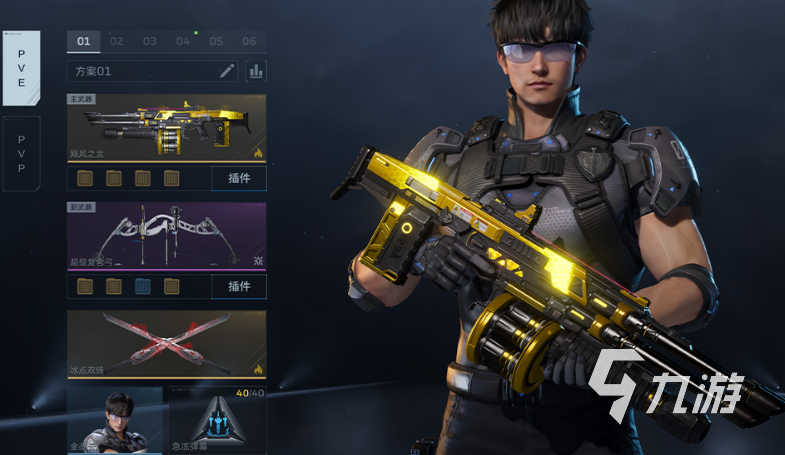Rename 方案01 with the pencil icon

coord(226,71)
